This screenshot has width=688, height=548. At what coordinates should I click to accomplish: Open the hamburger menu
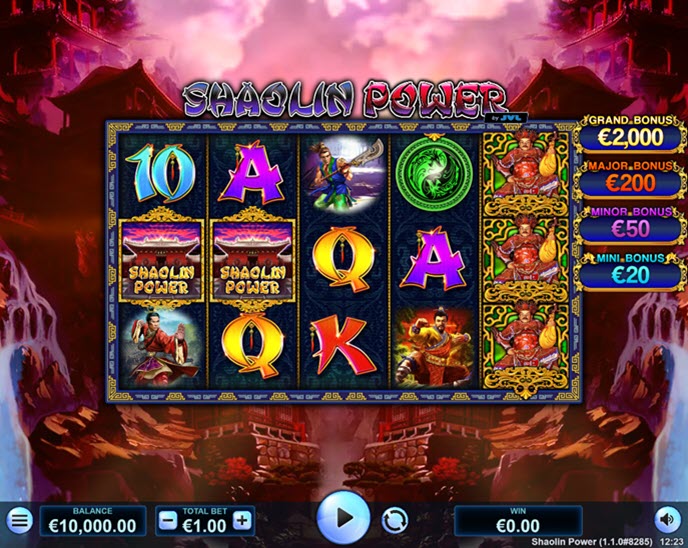(x=19, y=521)
